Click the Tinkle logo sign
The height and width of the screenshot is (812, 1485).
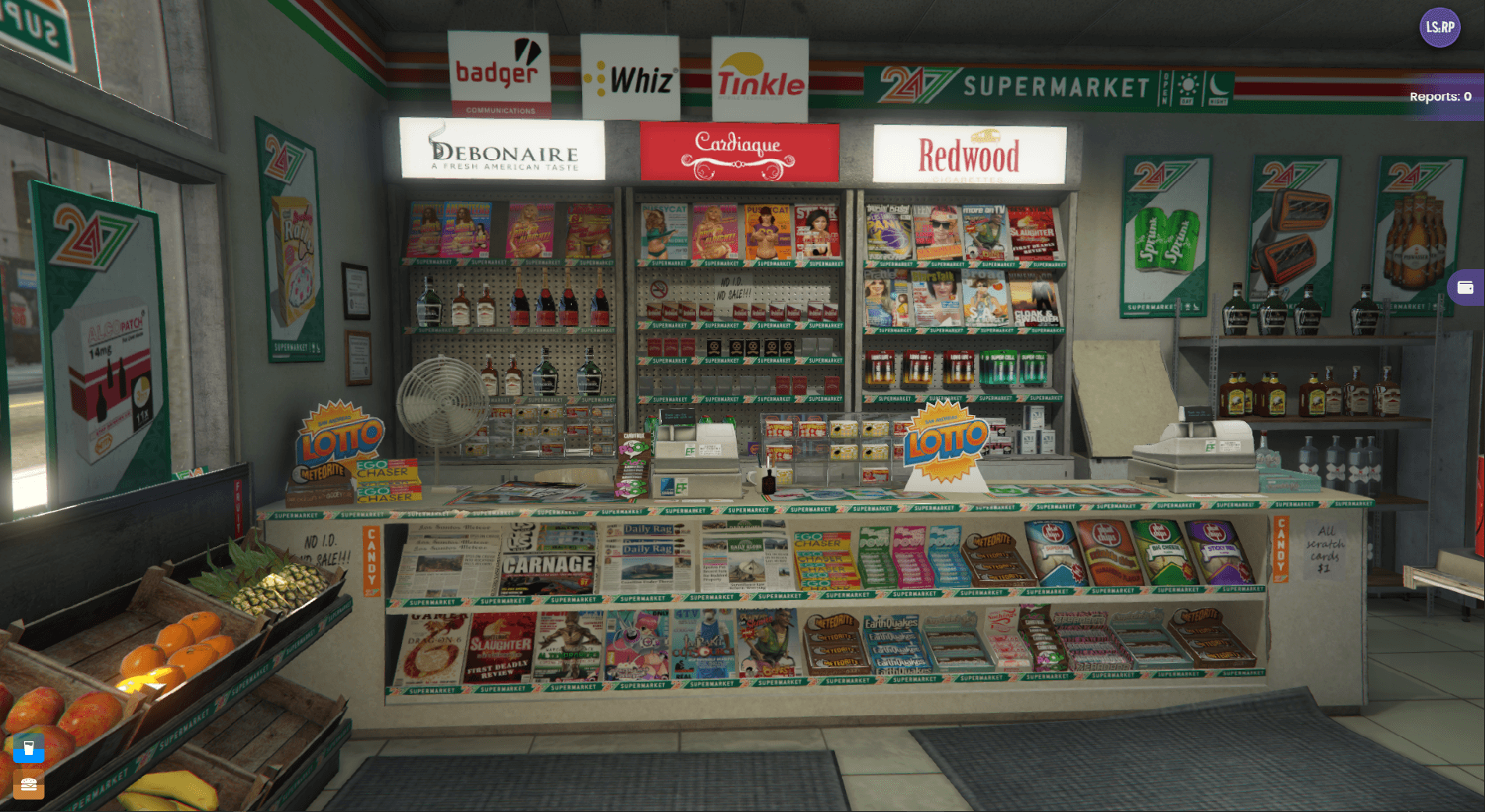pyautogui.click(x=761, y=80)
